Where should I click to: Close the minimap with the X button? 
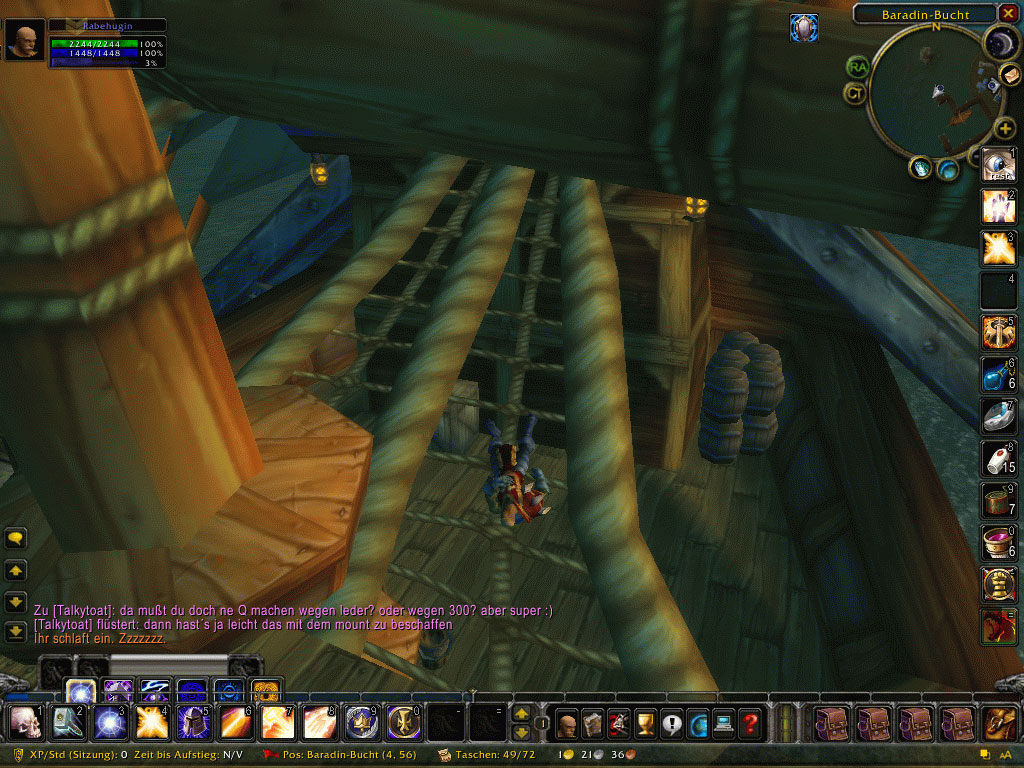click(x=1010, y=14)
